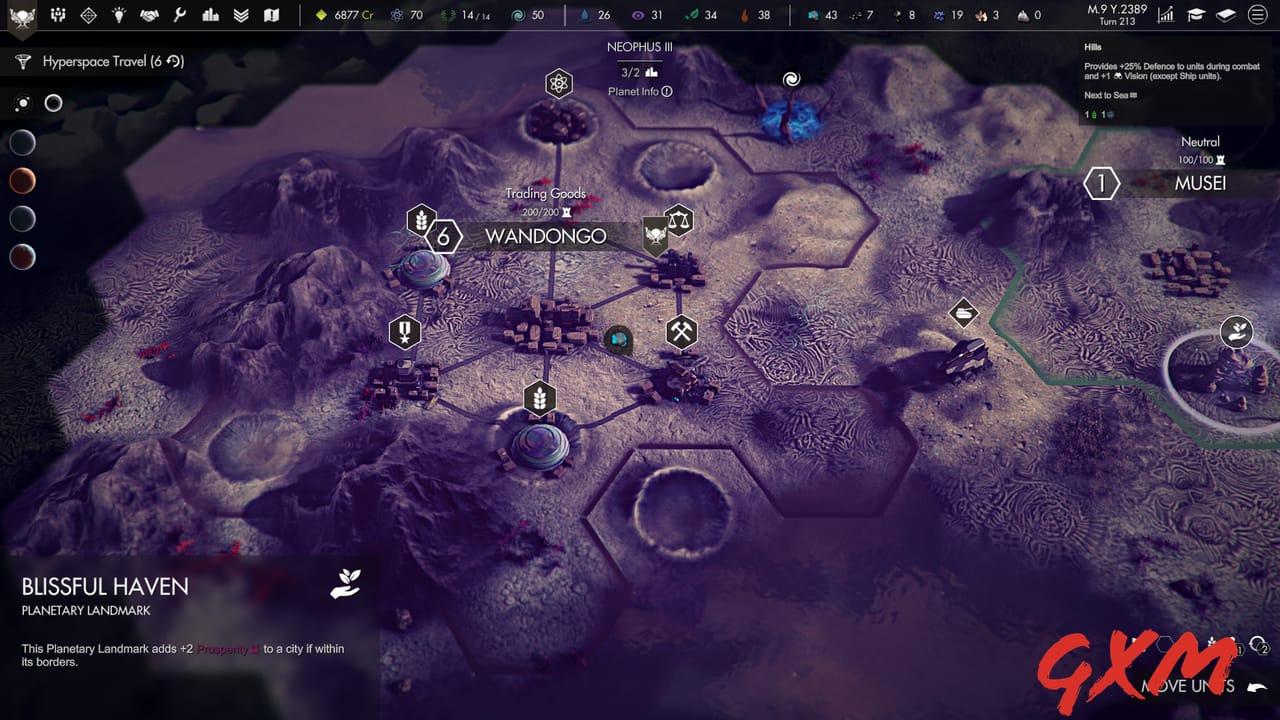
Task: Expand the unit stack showing 6 near Wandongo
Action: coord(442,237)
